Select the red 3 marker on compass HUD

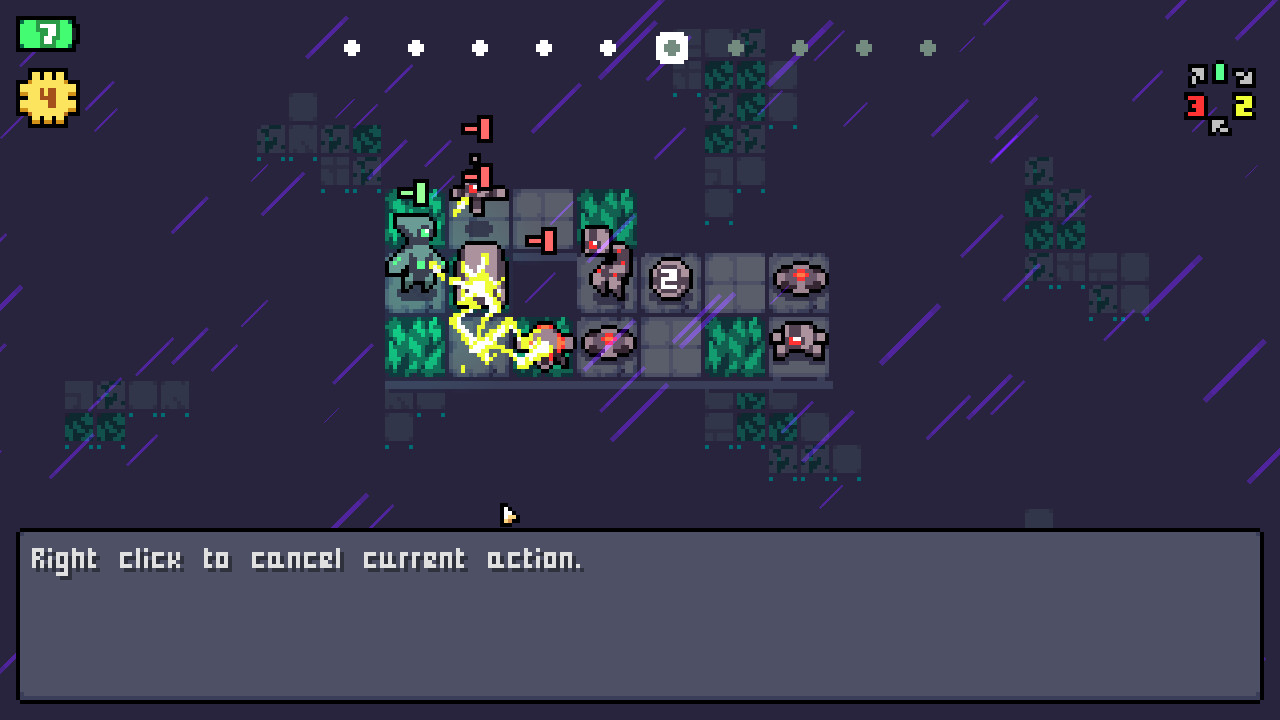click(x=1196, y=105)
